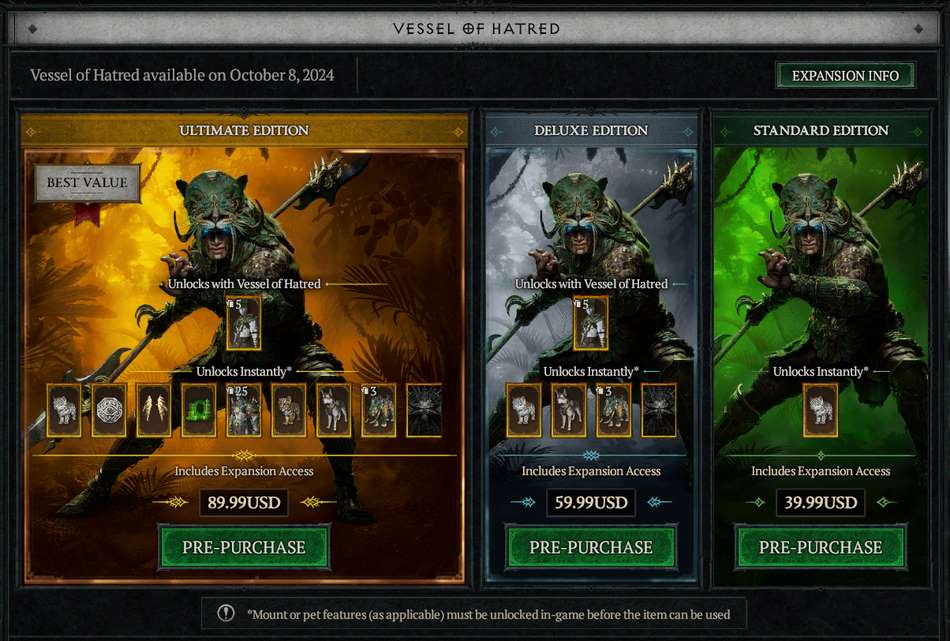
Task: Inspect the 3-item mount bundle in Deluxe Edition
Action: click(x=614, y=410)
